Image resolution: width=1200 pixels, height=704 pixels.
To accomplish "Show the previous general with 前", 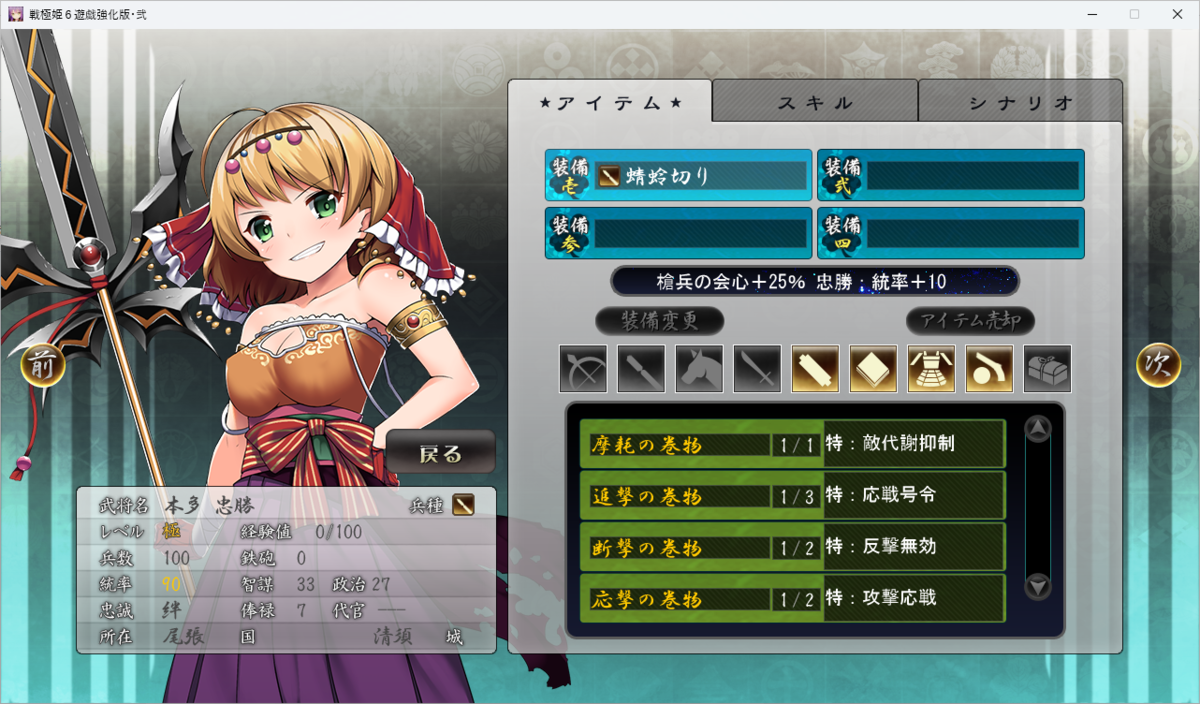I will [x=42, y=365].
